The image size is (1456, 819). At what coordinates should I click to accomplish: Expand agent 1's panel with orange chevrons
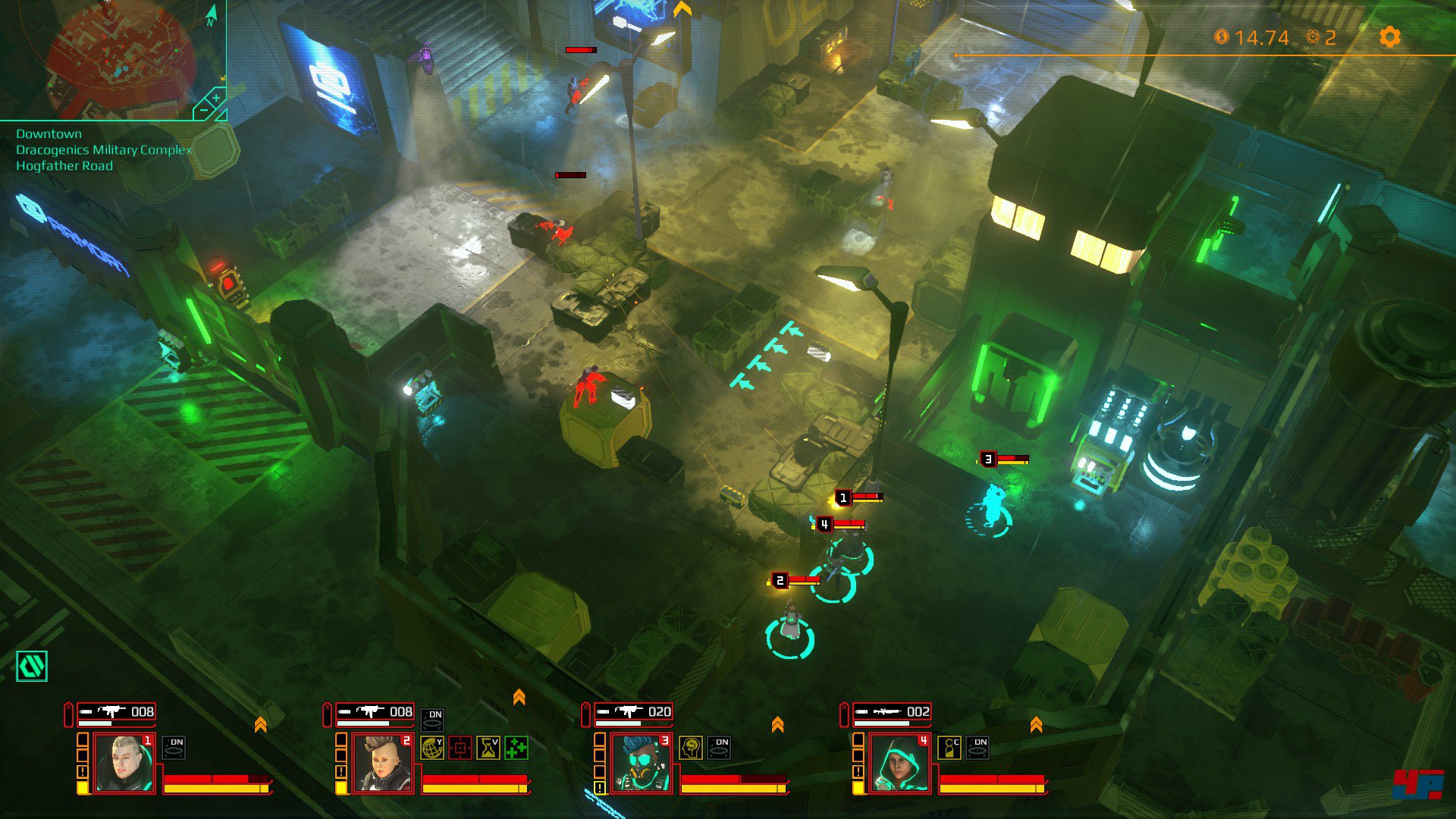coord(260,725)
